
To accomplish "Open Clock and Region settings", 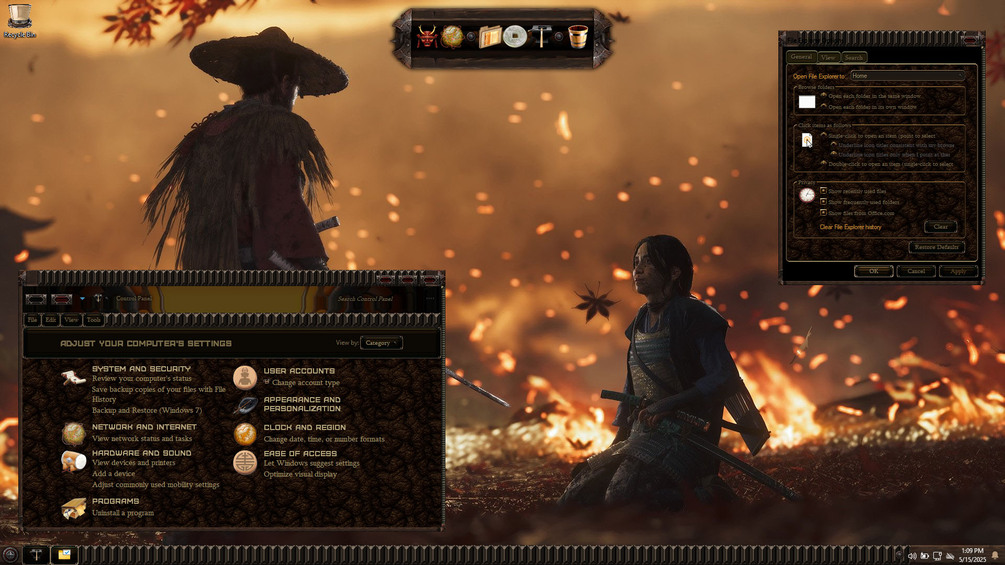I will tap(304, 428).
